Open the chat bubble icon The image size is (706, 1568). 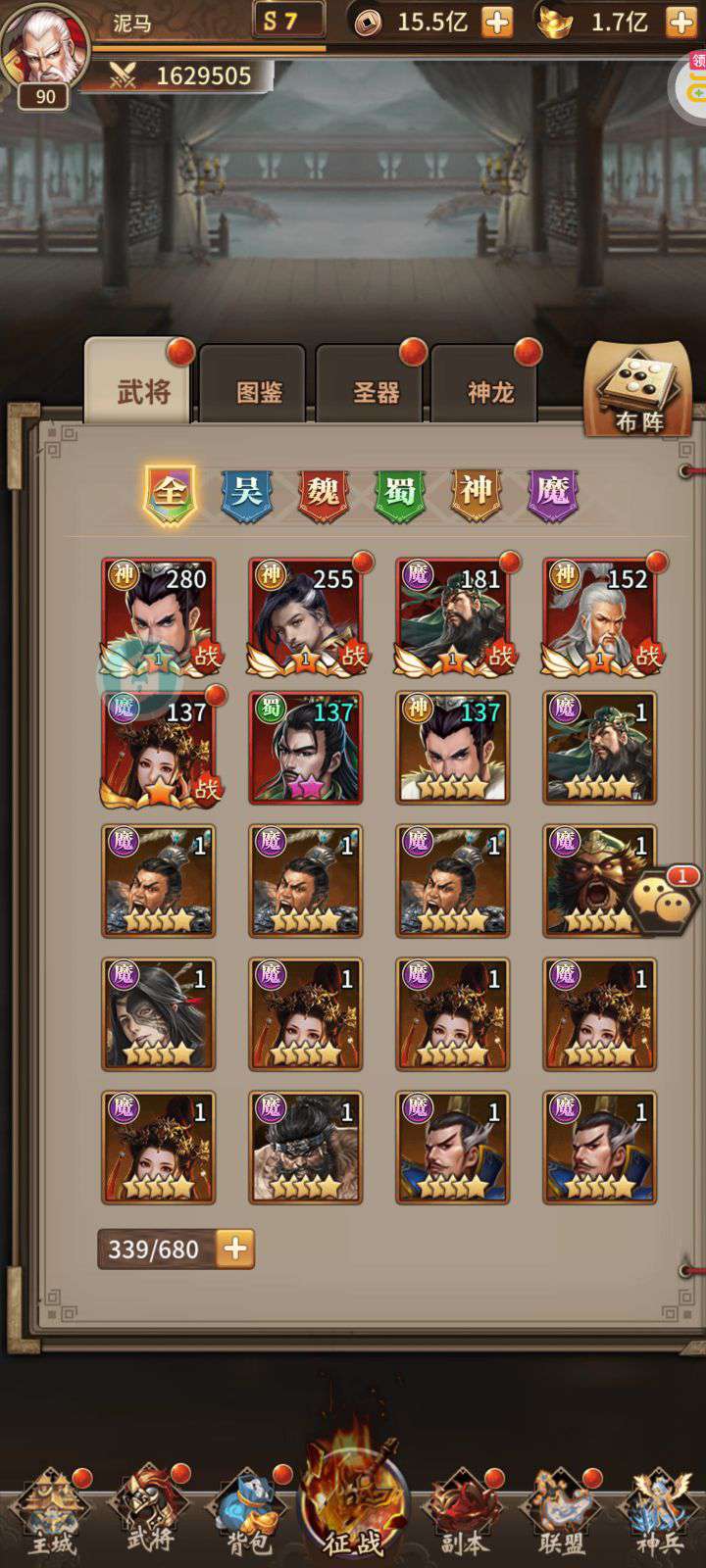[x=661, y=900]
